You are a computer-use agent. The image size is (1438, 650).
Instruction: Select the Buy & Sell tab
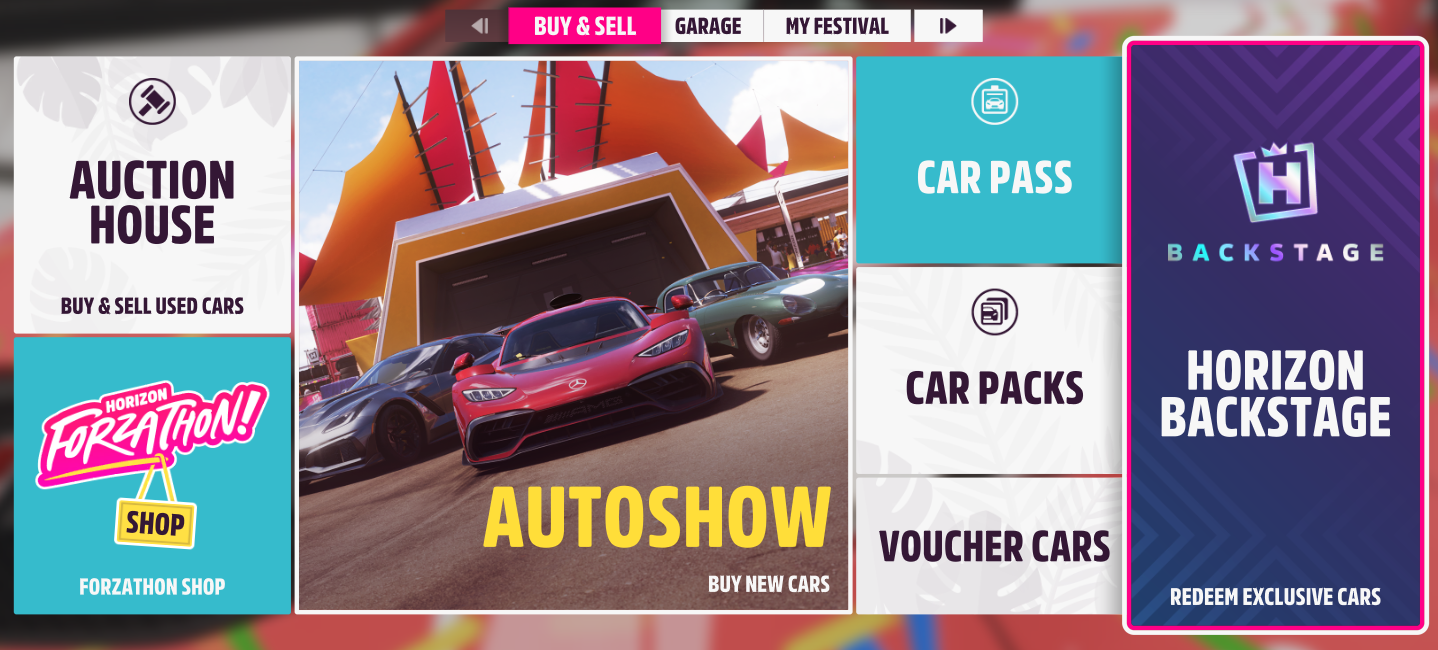point(585,26)
